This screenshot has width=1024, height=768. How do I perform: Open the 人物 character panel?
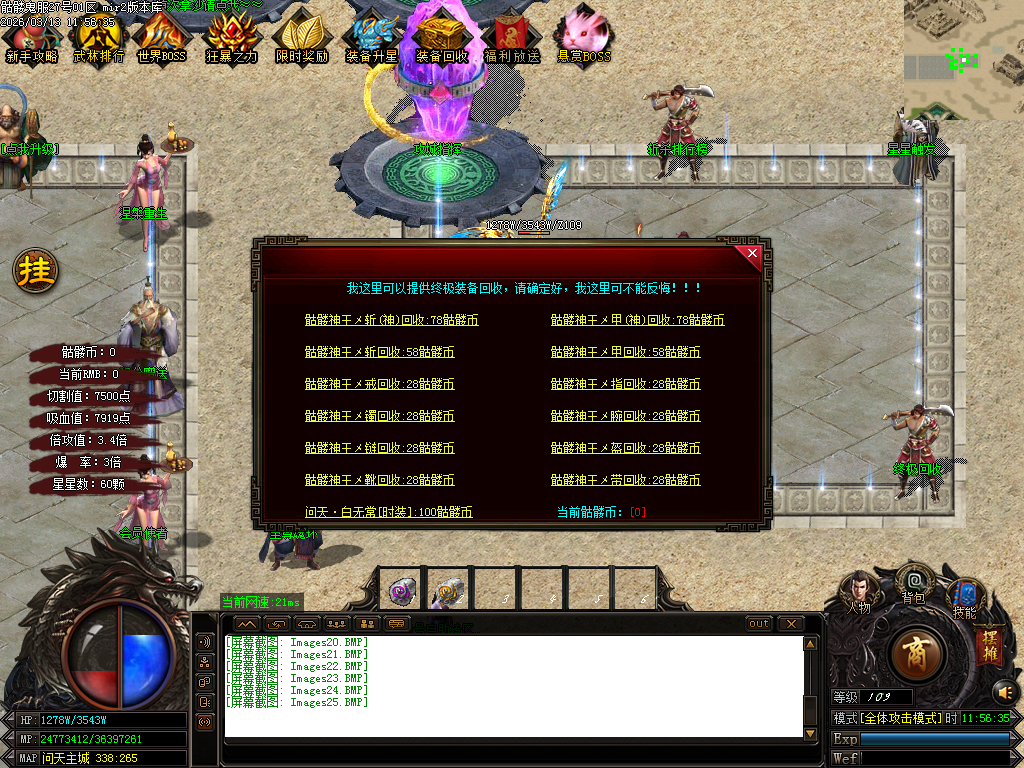pyautogui.click(x=858, y=590)
